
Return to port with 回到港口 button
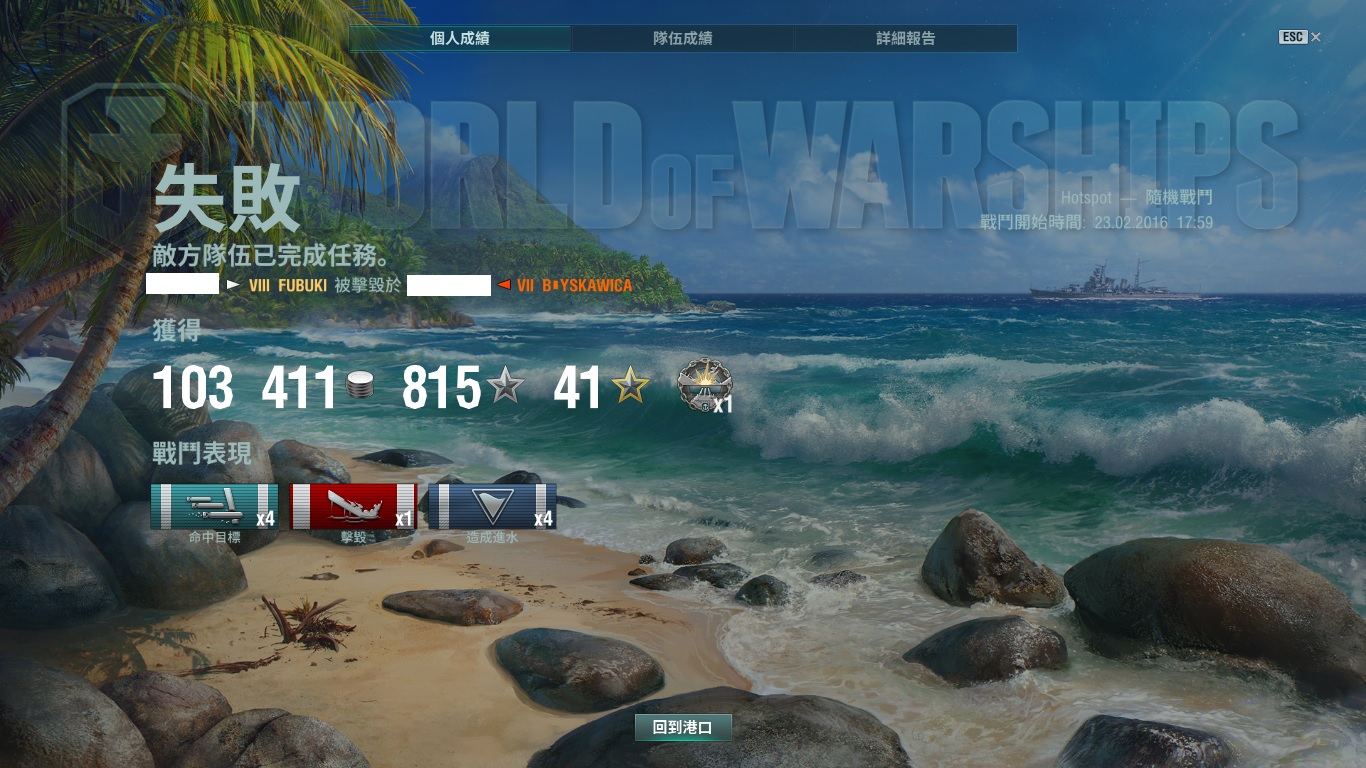pos(683,728)
